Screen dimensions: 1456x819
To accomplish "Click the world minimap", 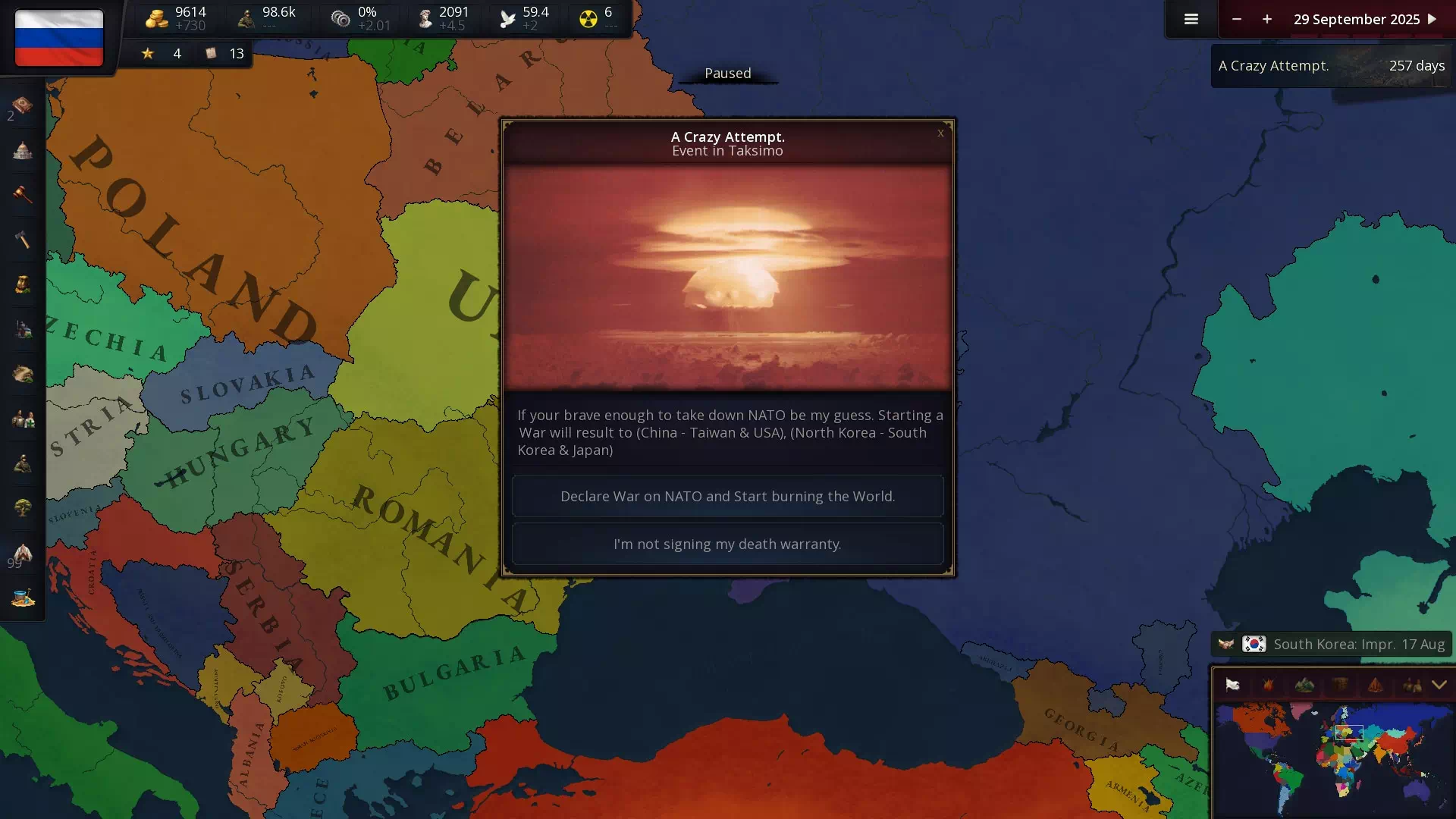I will tap(1332, 758).
